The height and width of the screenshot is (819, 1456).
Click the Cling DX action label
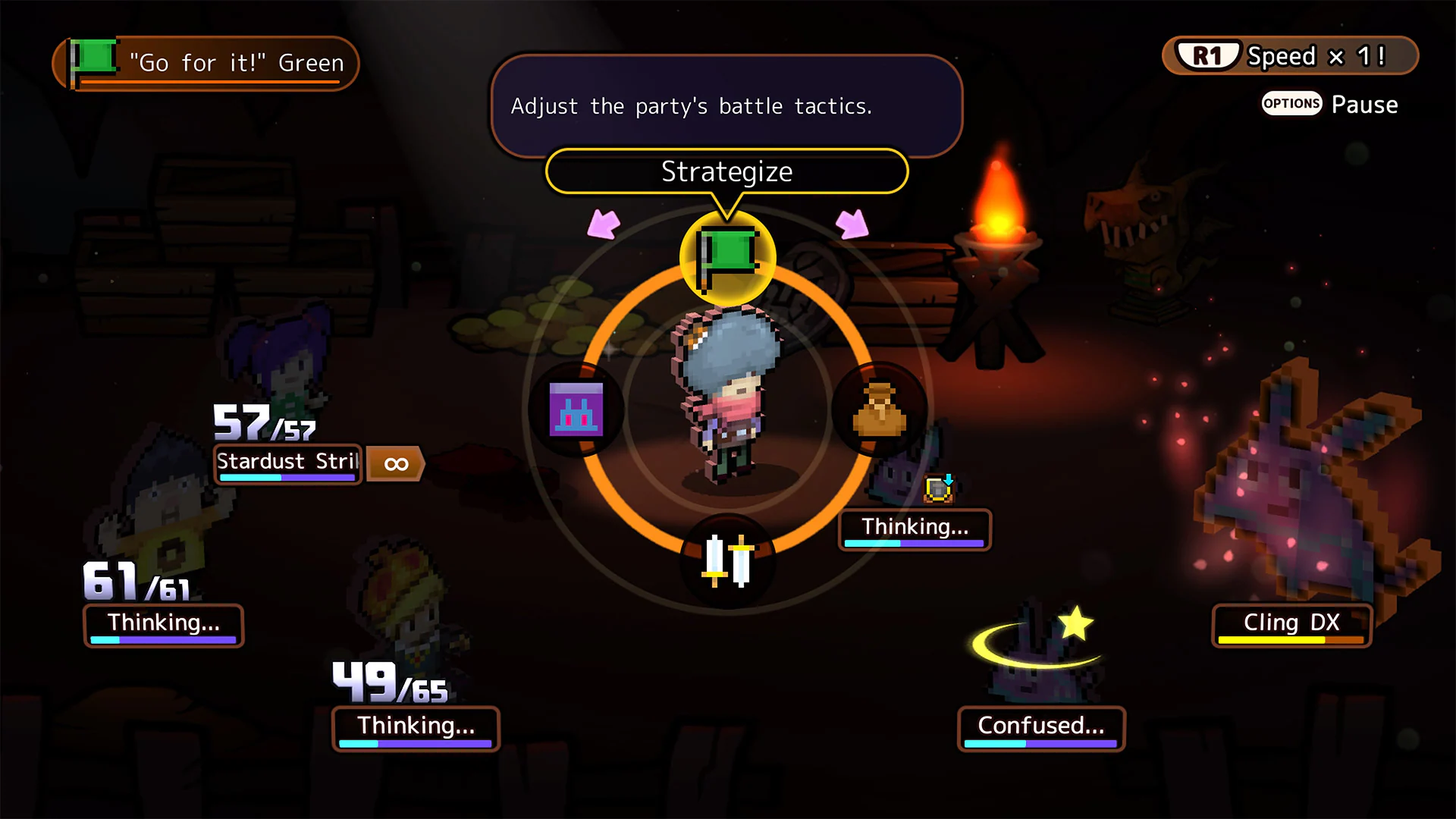coord(1291,622)
